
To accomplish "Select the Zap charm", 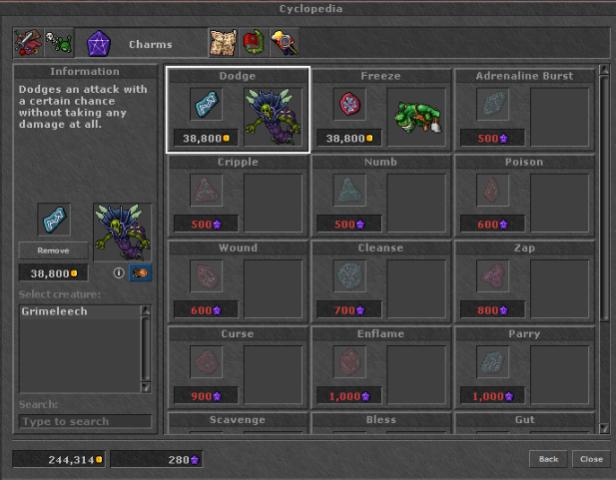I will tap(524, 281).
